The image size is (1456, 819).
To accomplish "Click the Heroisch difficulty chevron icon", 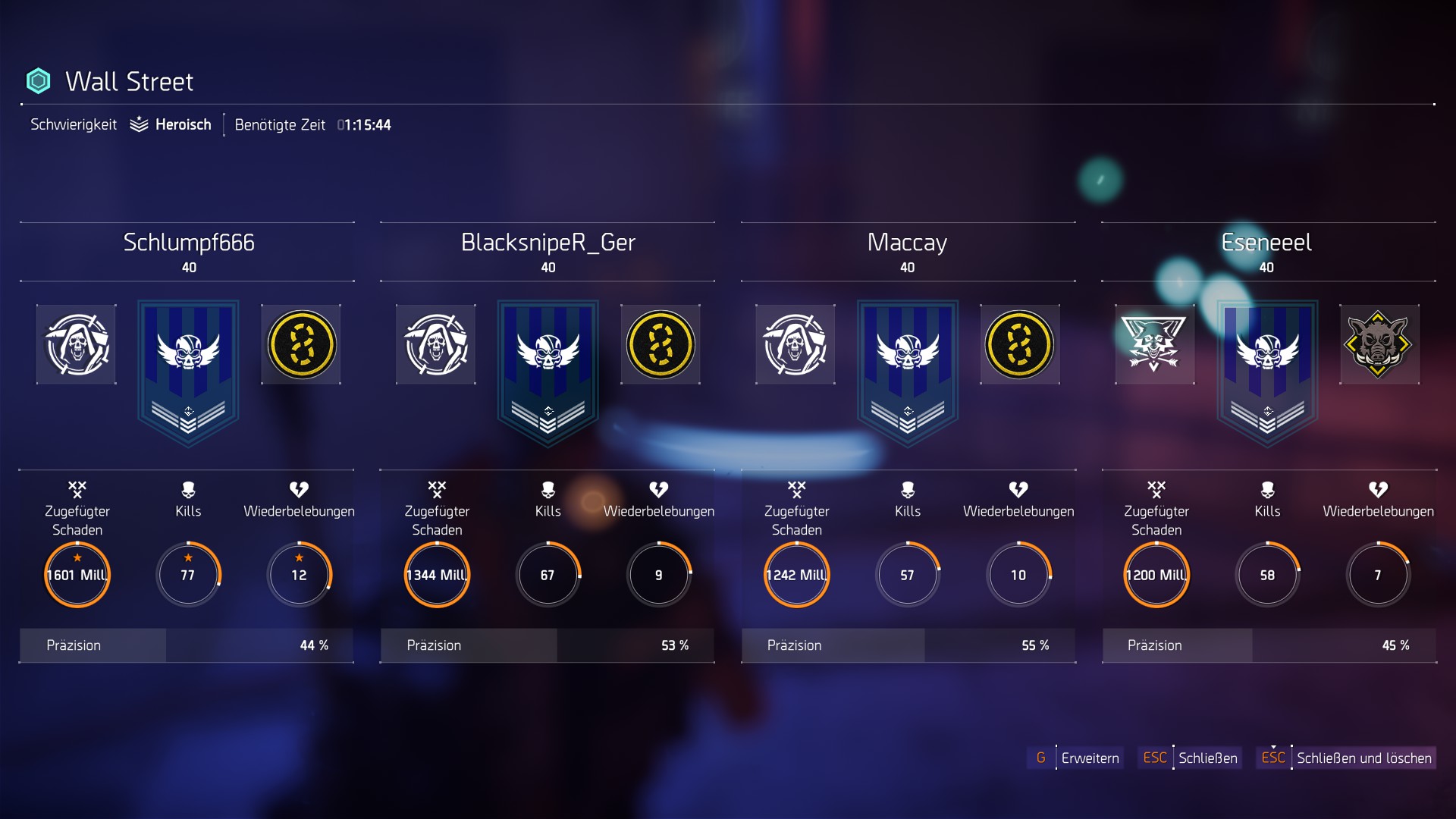I will pyautogui.click(x=137, y=124).
